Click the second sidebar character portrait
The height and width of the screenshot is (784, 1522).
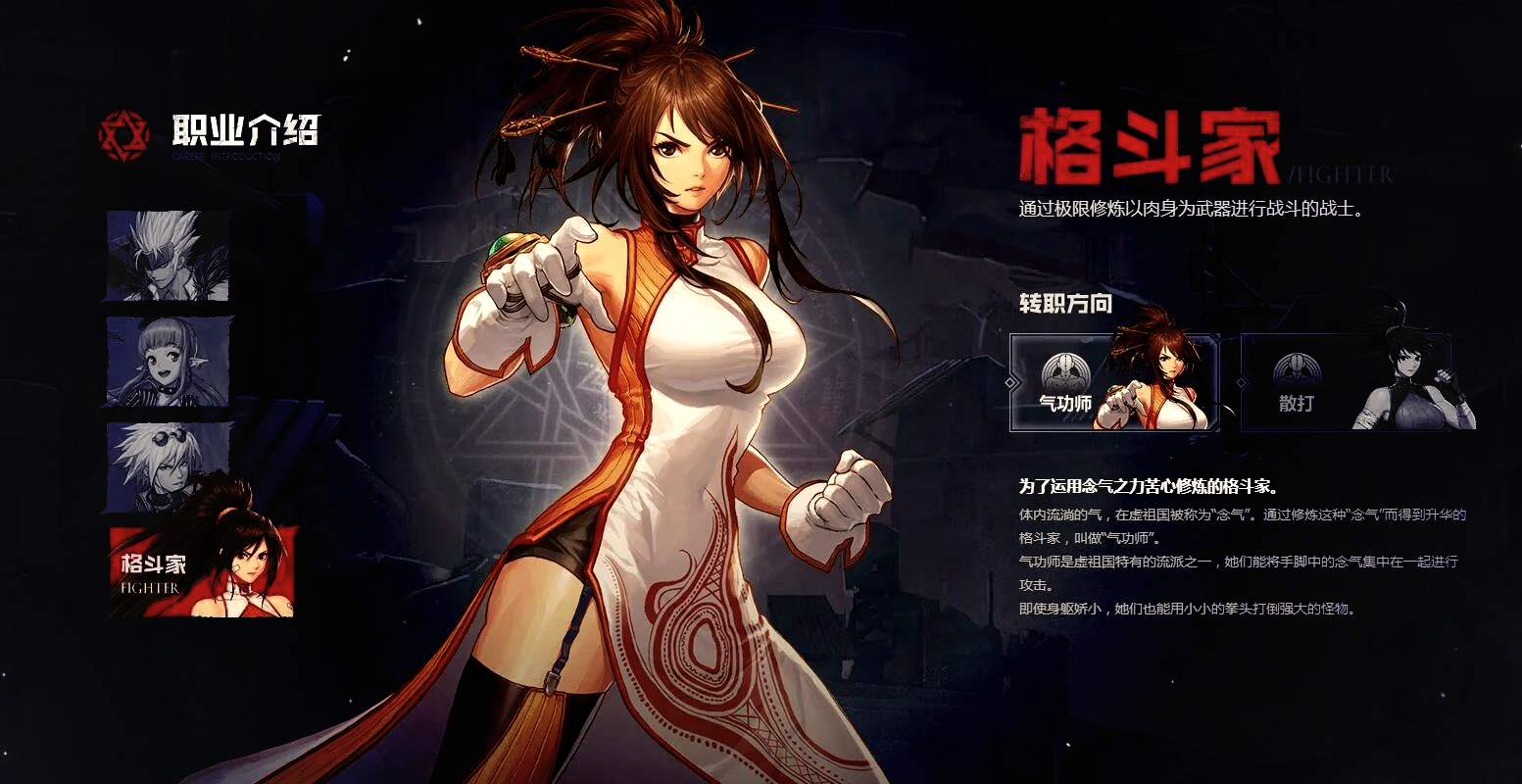[x=167, y=363]
